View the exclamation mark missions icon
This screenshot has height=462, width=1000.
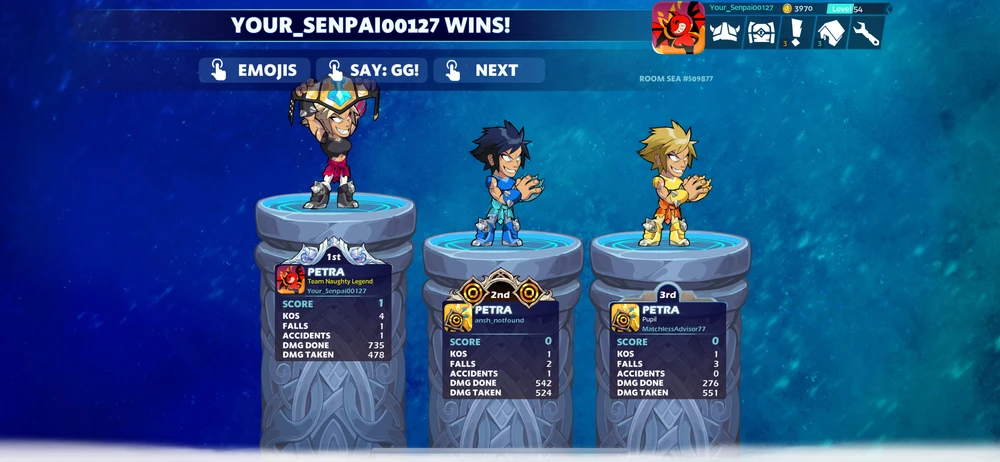point(796,33)
